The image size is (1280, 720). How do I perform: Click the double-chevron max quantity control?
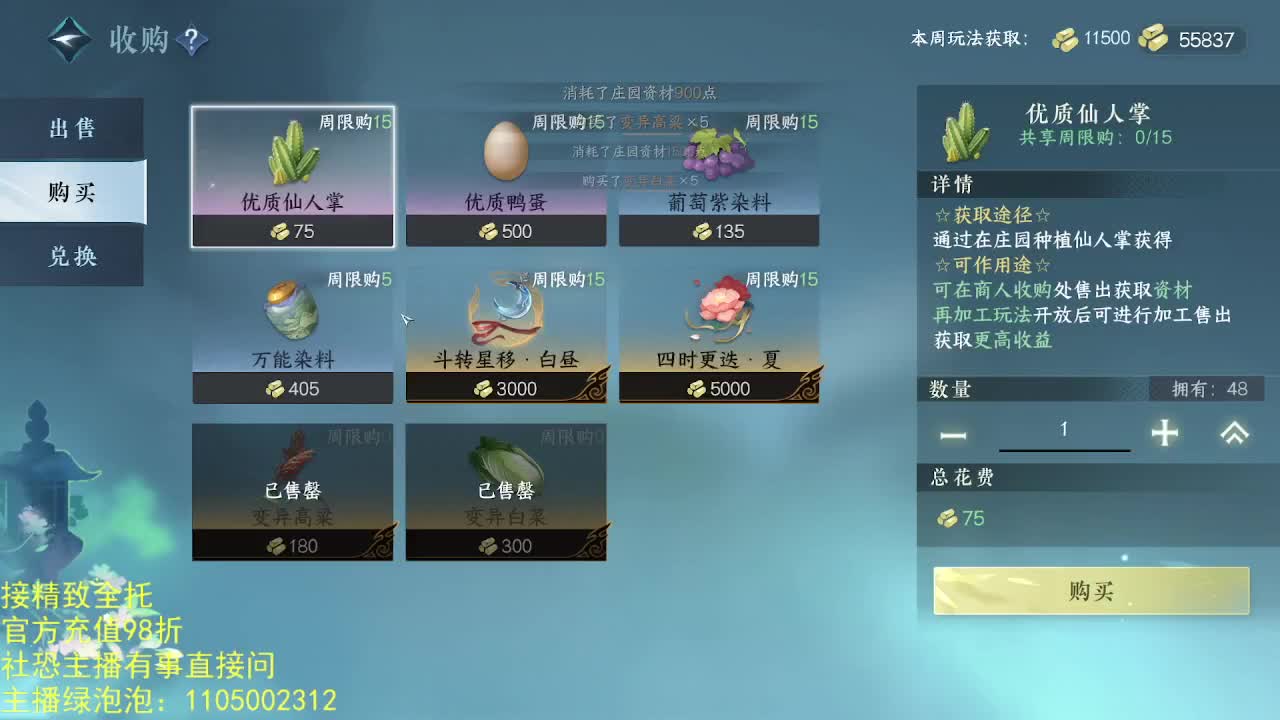click(1232, 434)
